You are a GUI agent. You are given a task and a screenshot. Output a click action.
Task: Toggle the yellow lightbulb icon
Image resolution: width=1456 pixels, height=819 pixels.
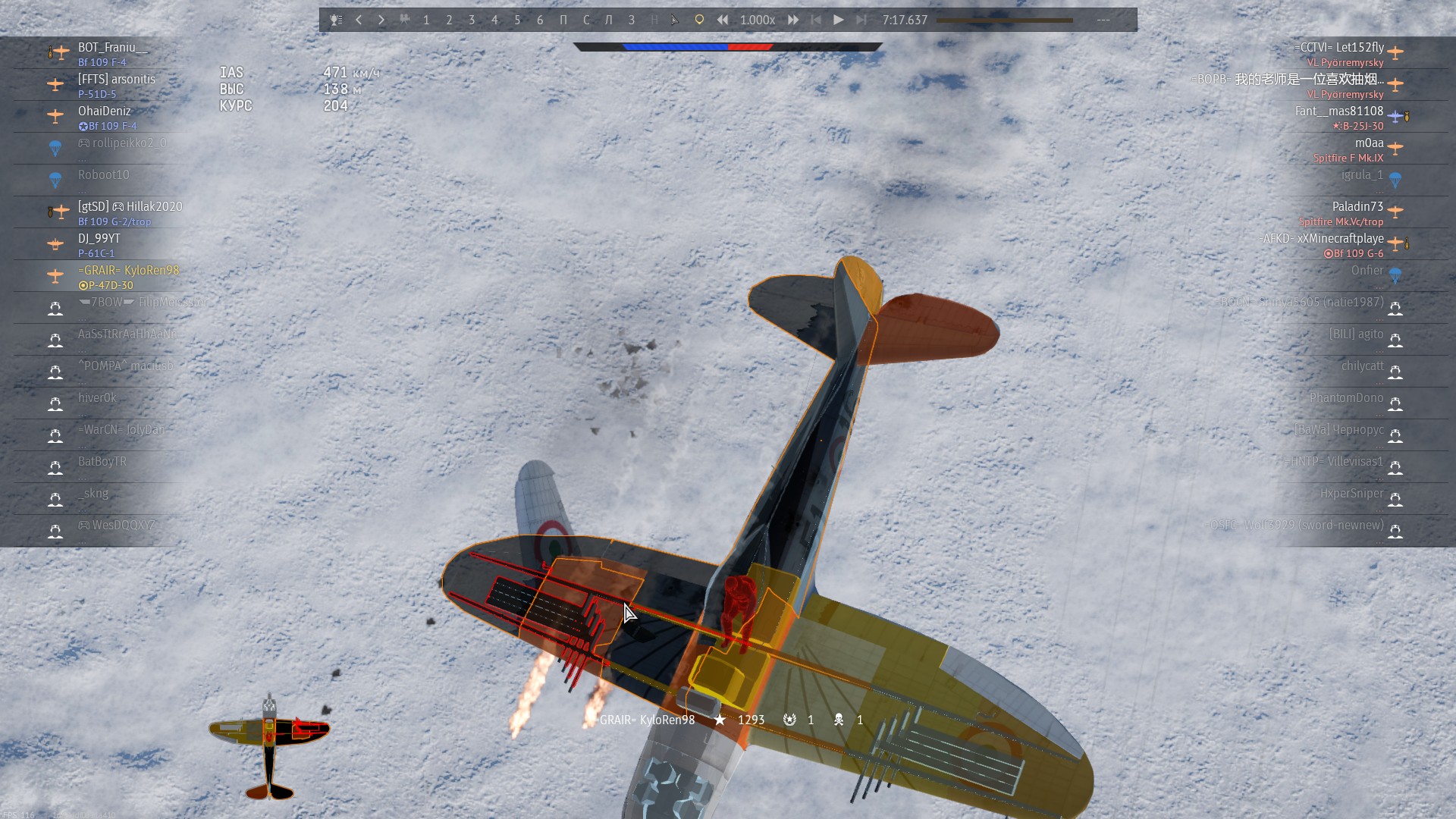pyautogui.click(x=699, y=20)
